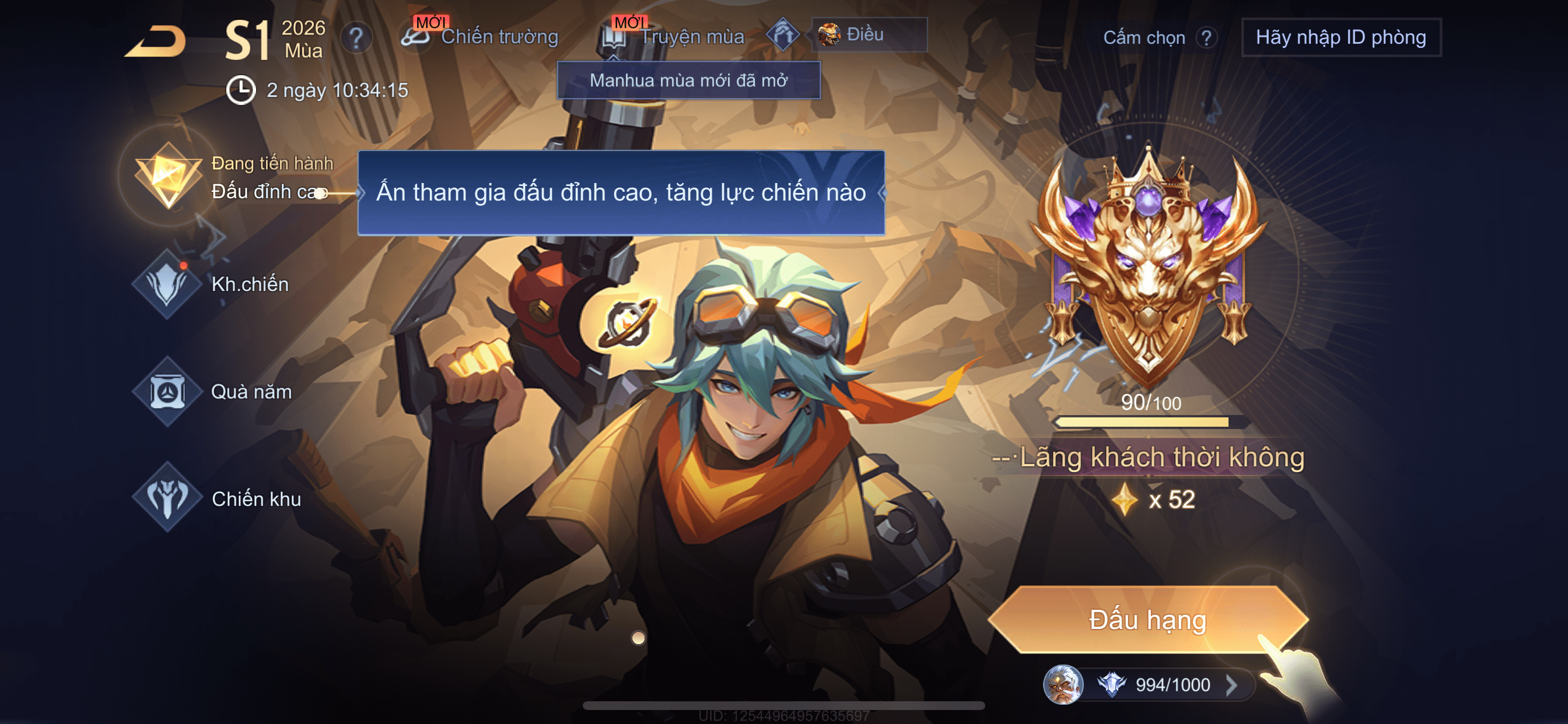
Task: Dismiss the Ấn tham gia đấu đỉnh cao tooltip
Action: coord(621,192)
